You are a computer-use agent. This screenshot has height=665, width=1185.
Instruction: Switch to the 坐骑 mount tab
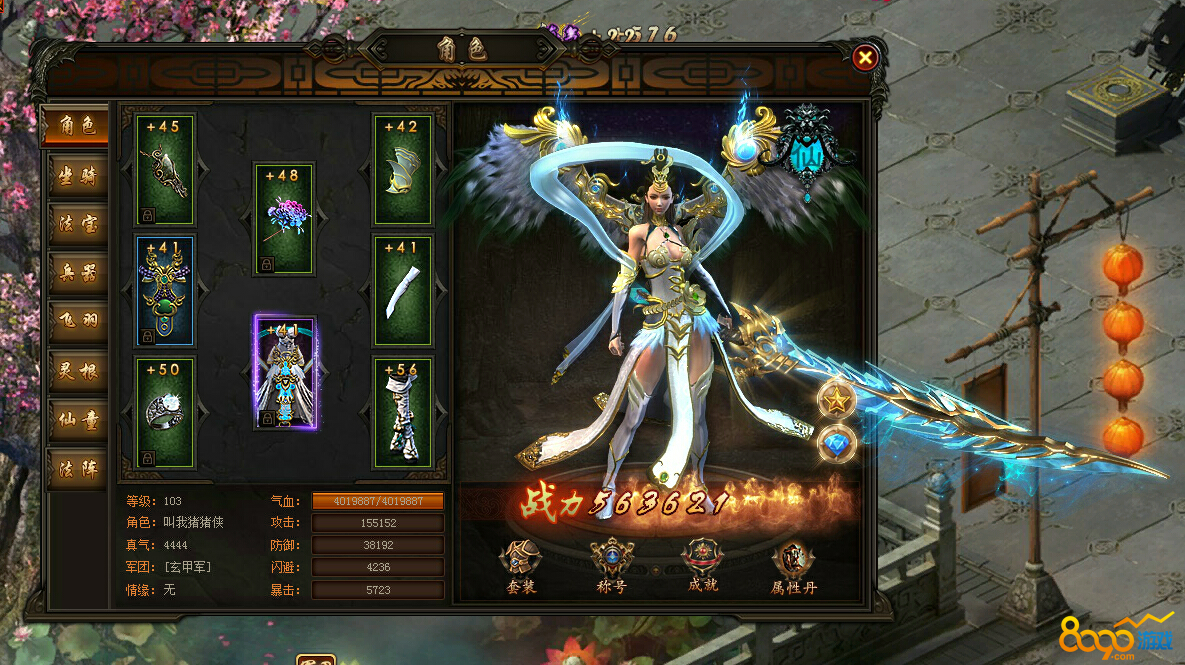click(77, 175)
